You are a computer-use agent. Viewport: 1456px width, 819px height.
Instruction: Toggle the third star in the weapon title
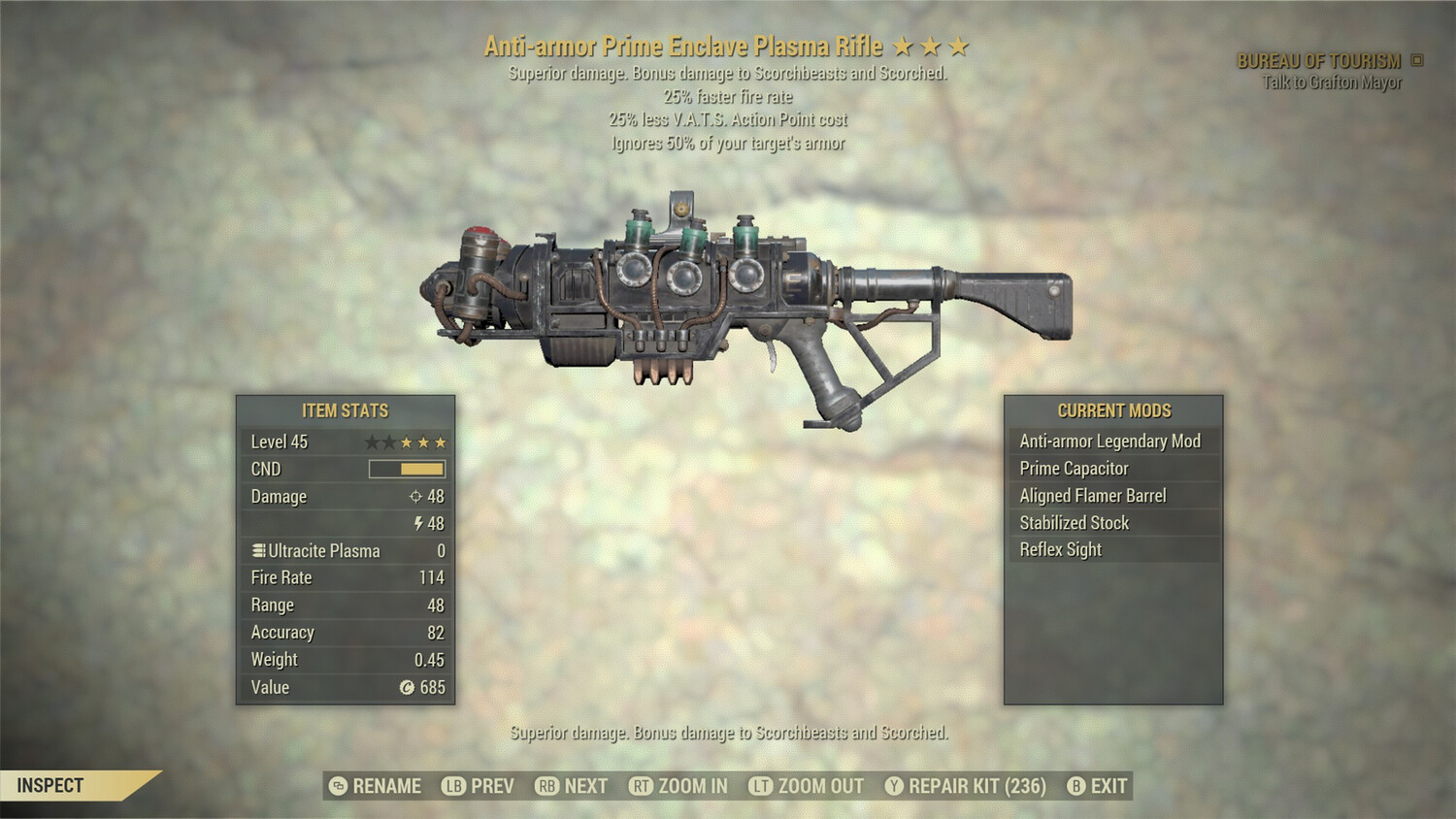pos(957,45)
